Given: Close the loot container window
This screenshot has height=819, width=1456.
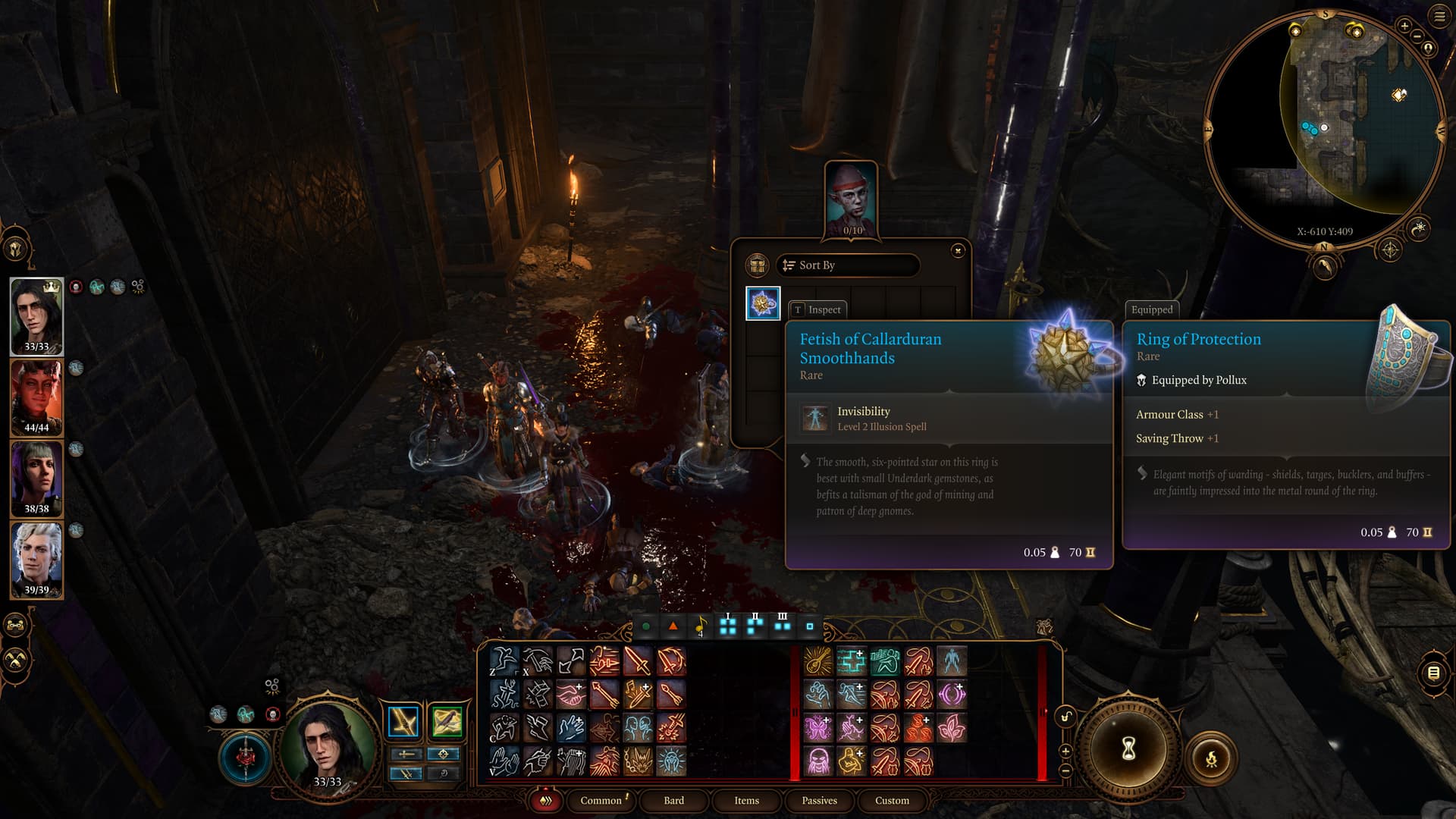Looking at the screenshot, I should point(958,250).
